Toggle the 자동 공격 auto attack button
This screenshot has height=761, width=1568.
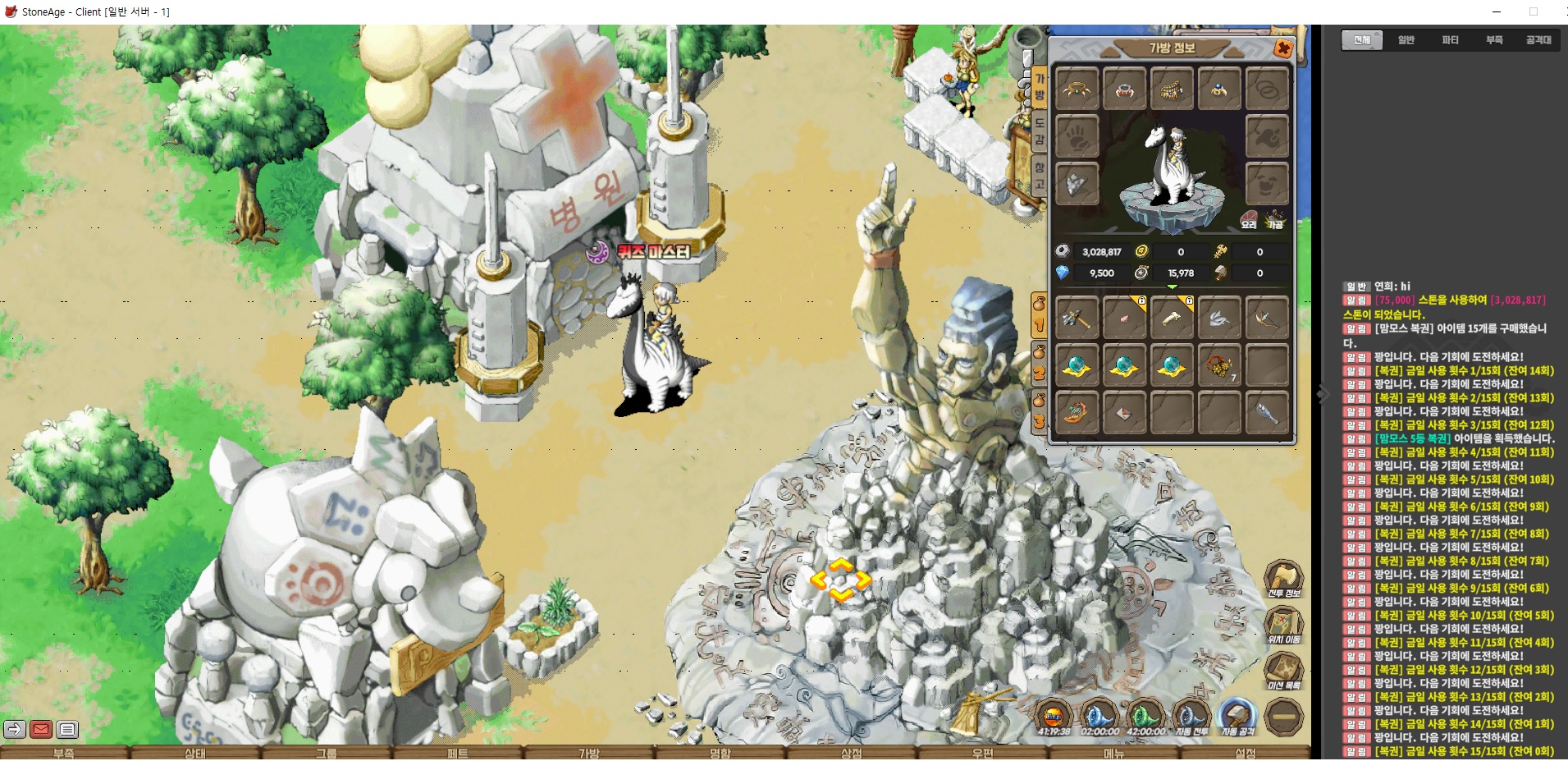(1237, 717)
